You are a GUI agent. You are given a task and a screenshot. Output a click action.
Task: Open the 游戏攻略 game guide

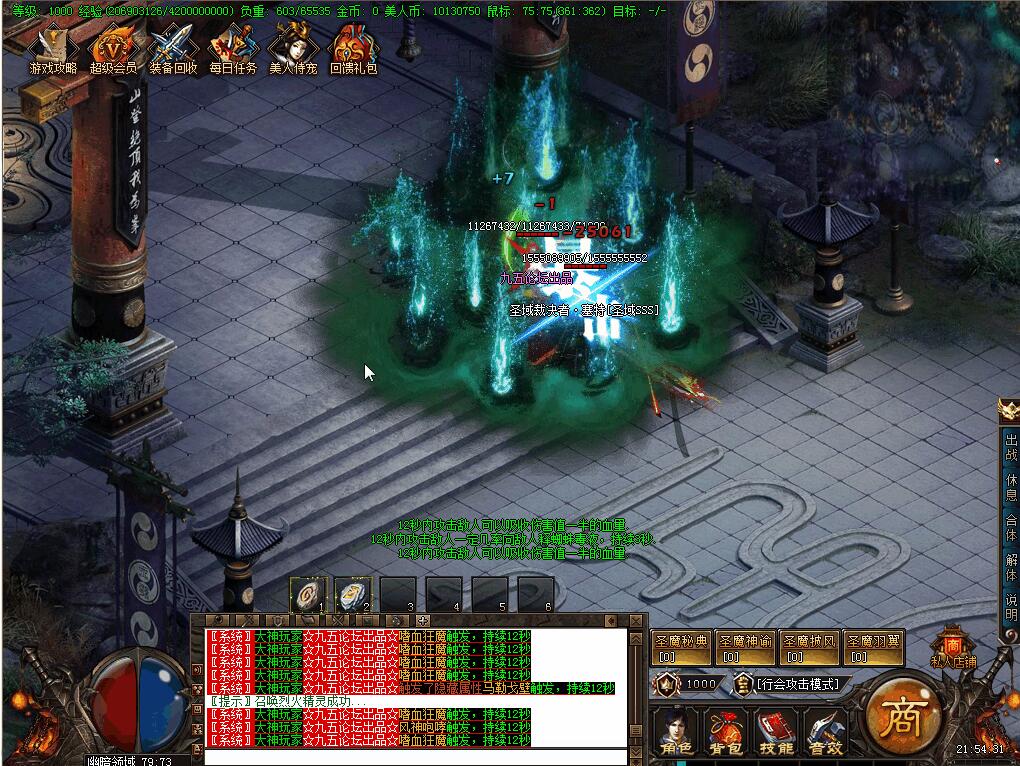tap(53, 50)
